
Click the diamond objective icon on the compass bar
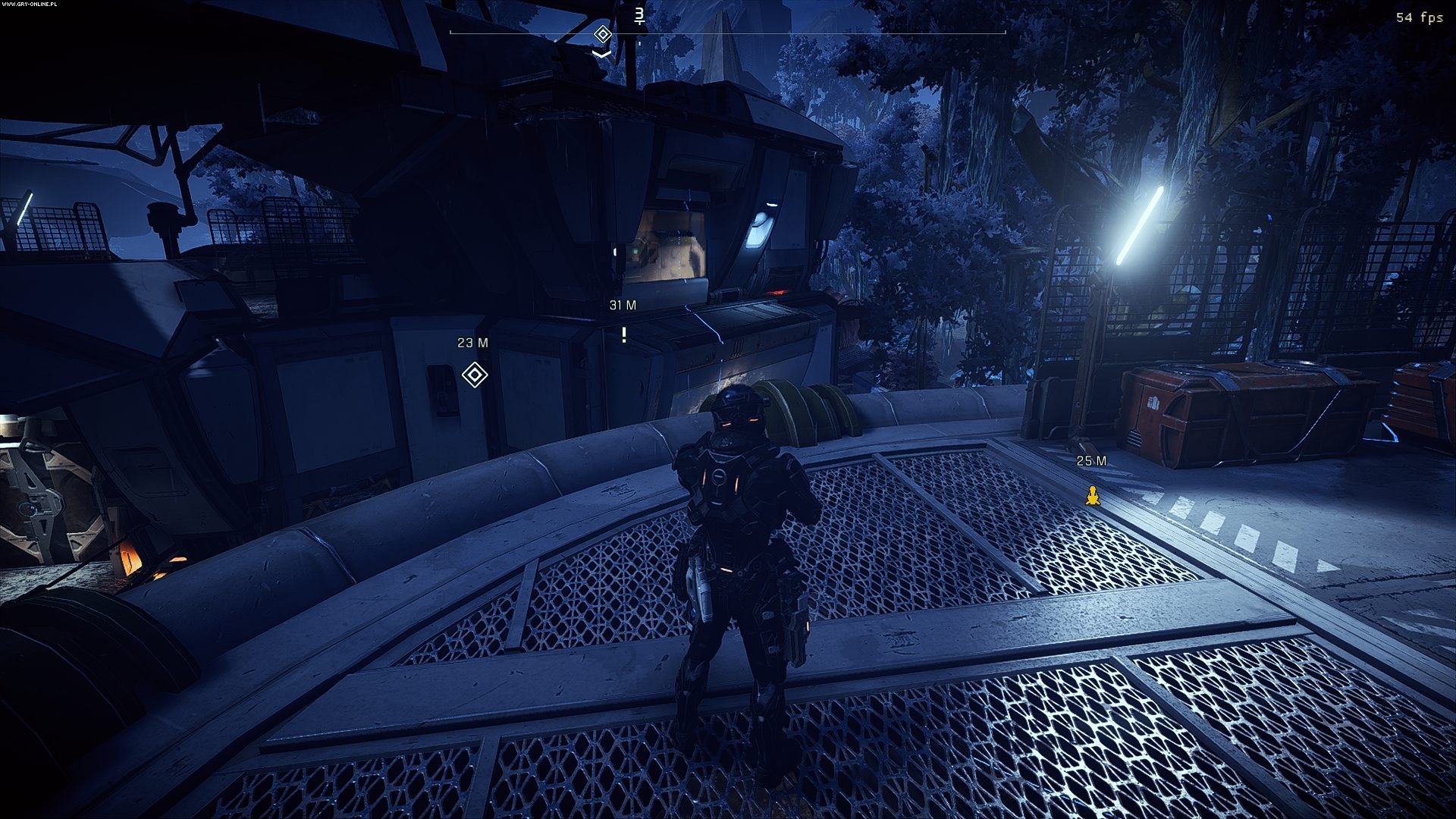[603, 34]
